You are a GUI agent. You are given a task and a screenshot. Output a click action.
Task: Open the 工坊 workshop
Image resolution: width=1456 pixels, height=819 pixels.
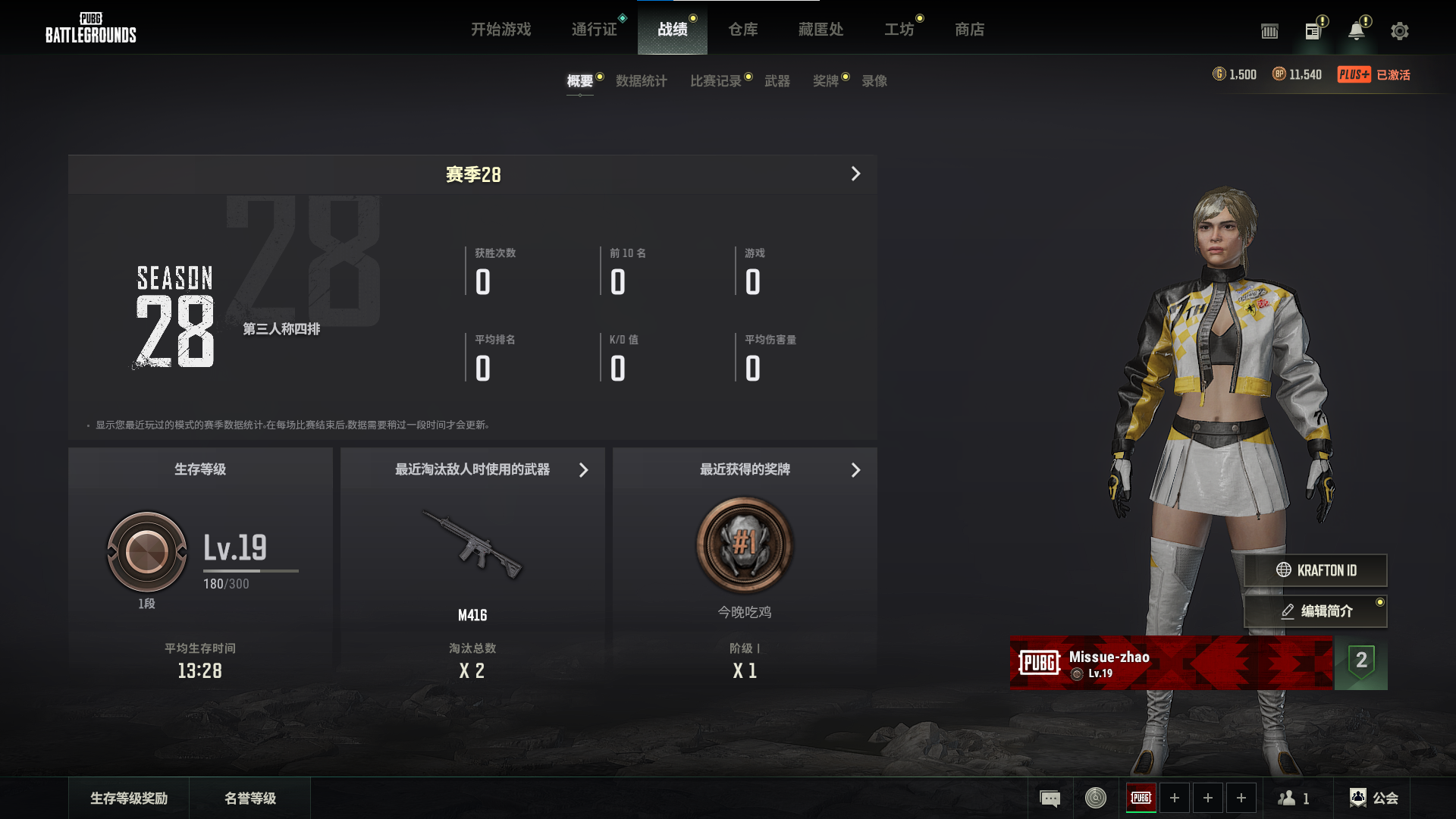(x=899, y=30)
